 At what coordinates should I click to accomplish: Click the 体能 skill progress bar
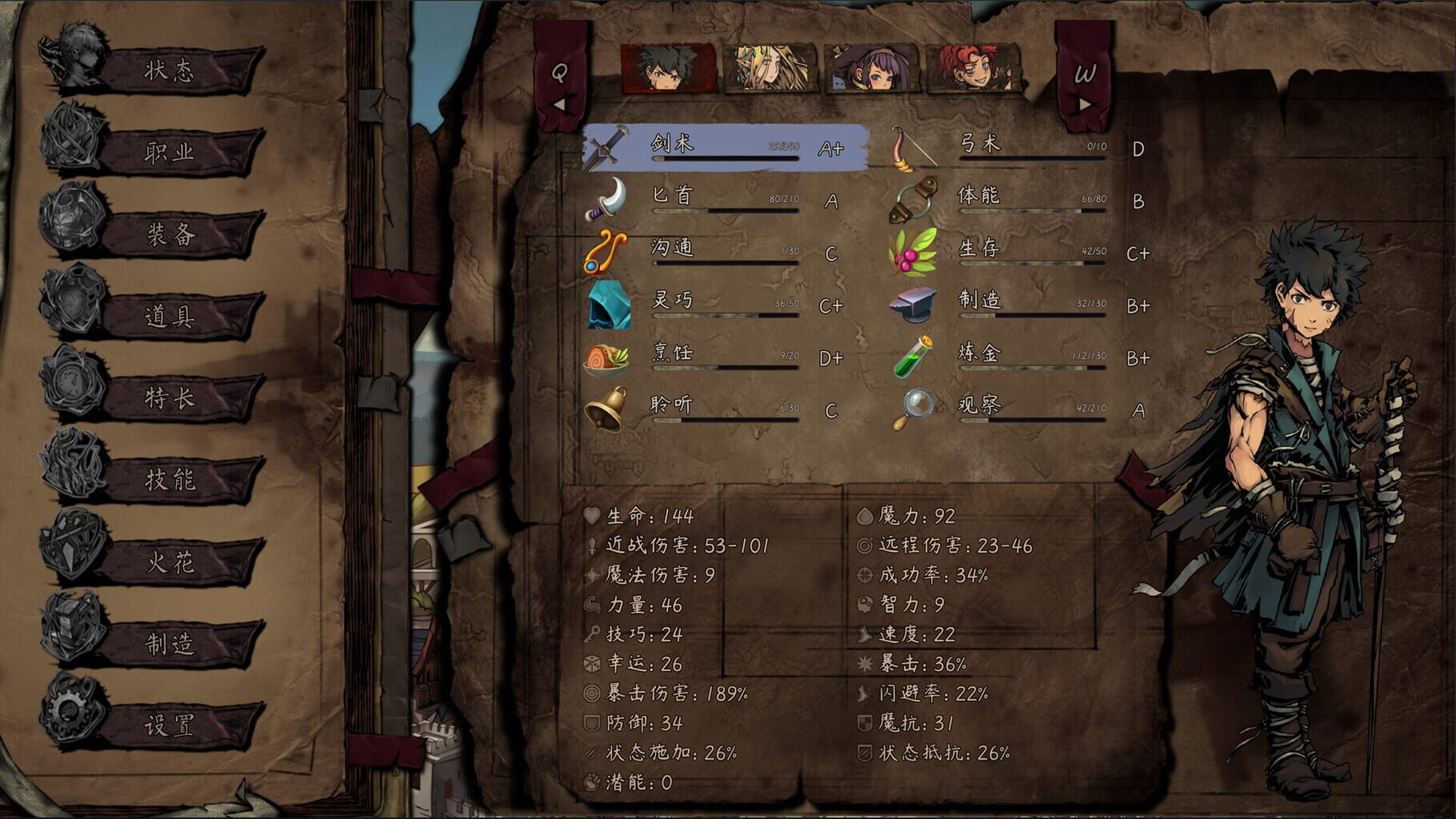point(1032,212)
